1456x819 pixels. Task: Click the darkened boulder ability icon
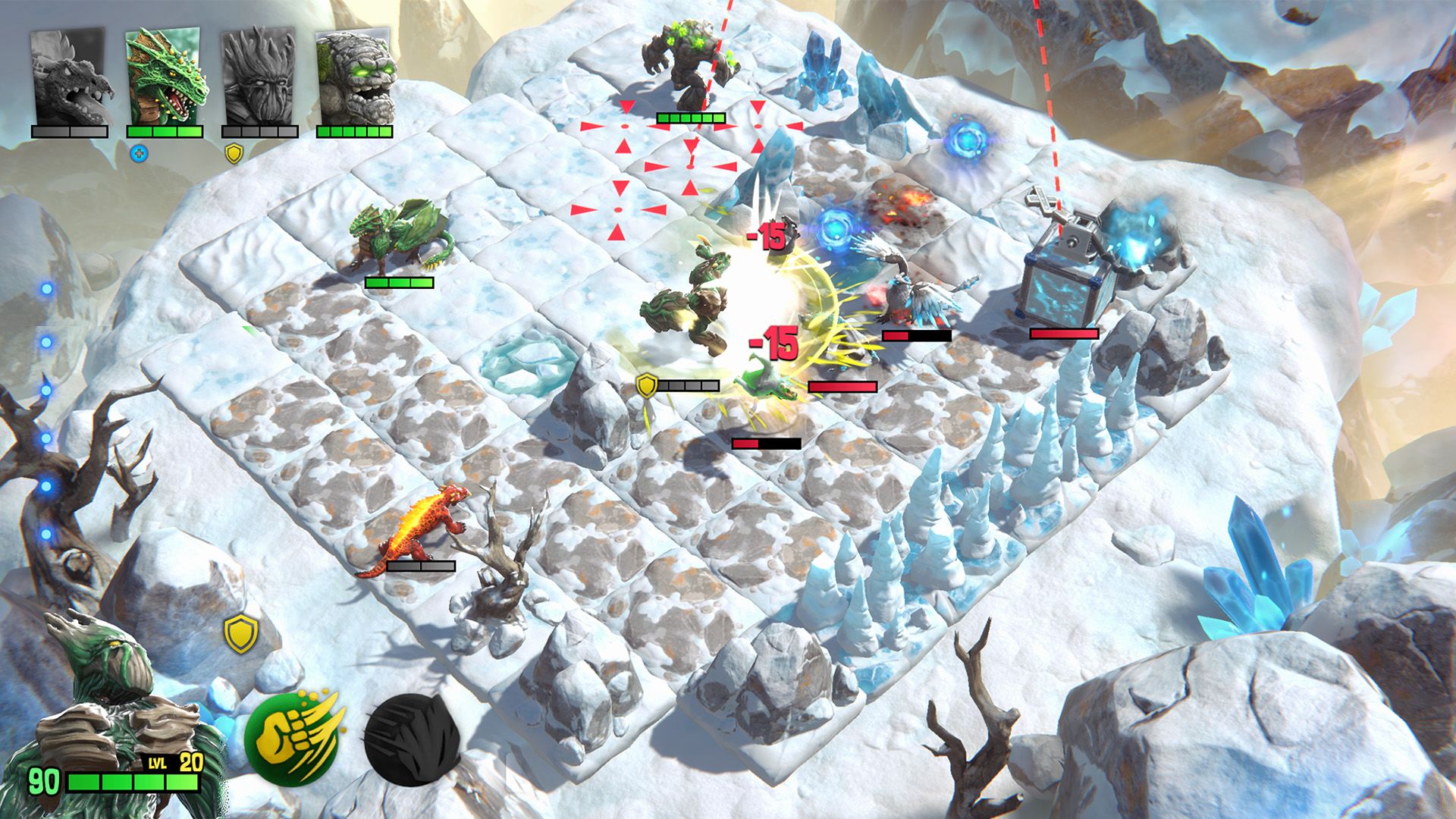(412, 739)
